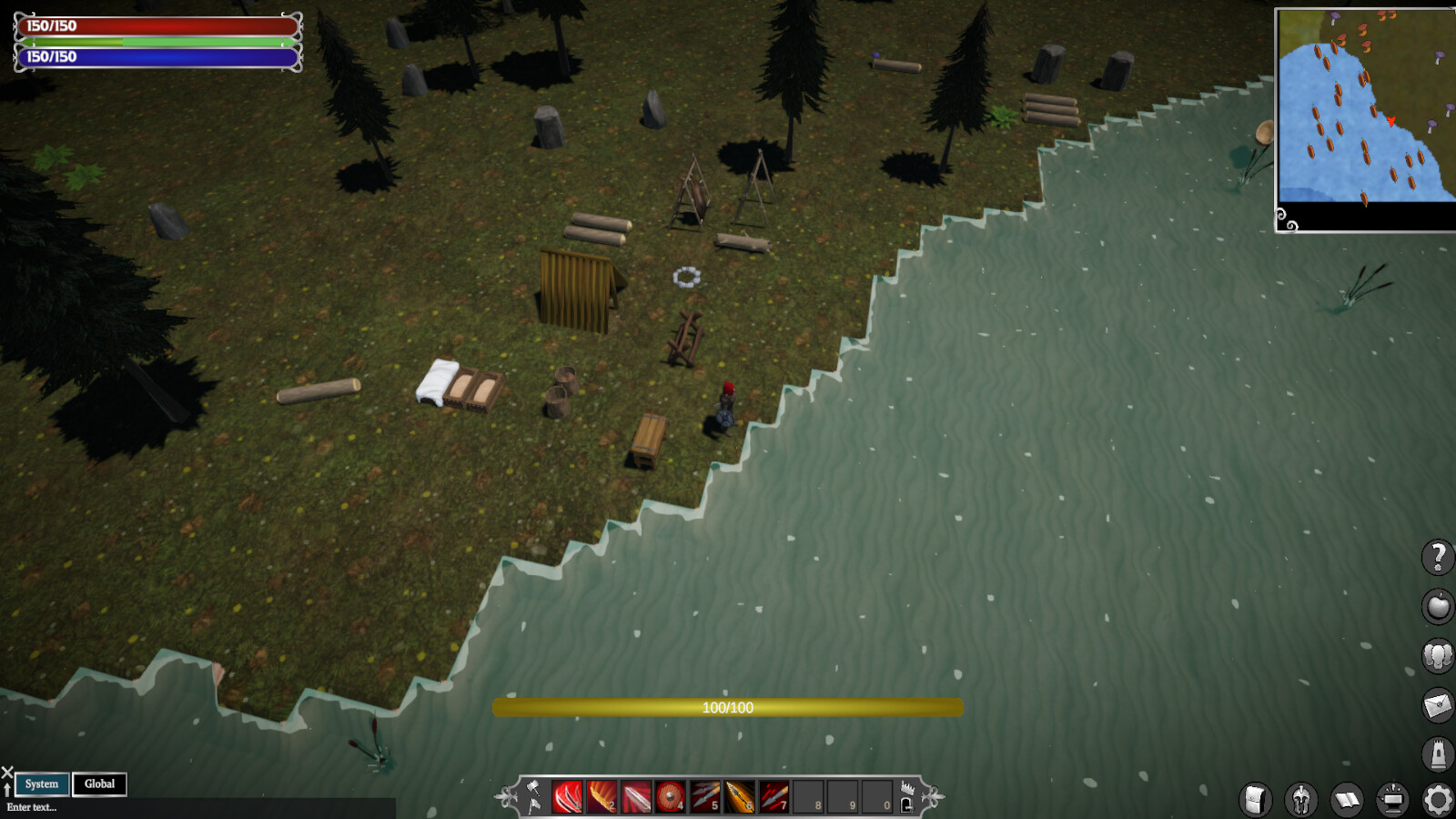
Task: Use the spear throw ability in slot 7
Action: coord(773,795)
